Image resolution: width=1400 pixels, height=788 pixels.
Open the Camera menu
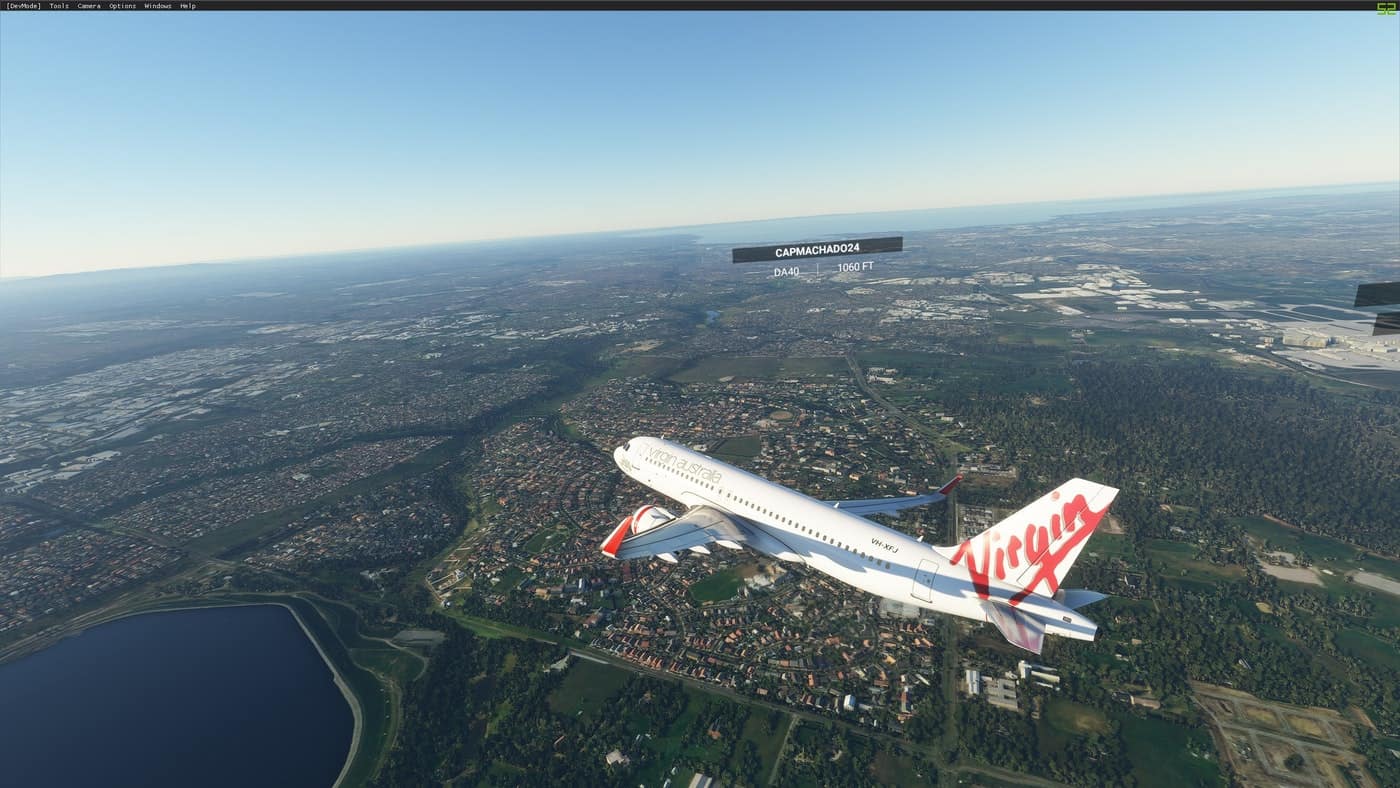89,6
